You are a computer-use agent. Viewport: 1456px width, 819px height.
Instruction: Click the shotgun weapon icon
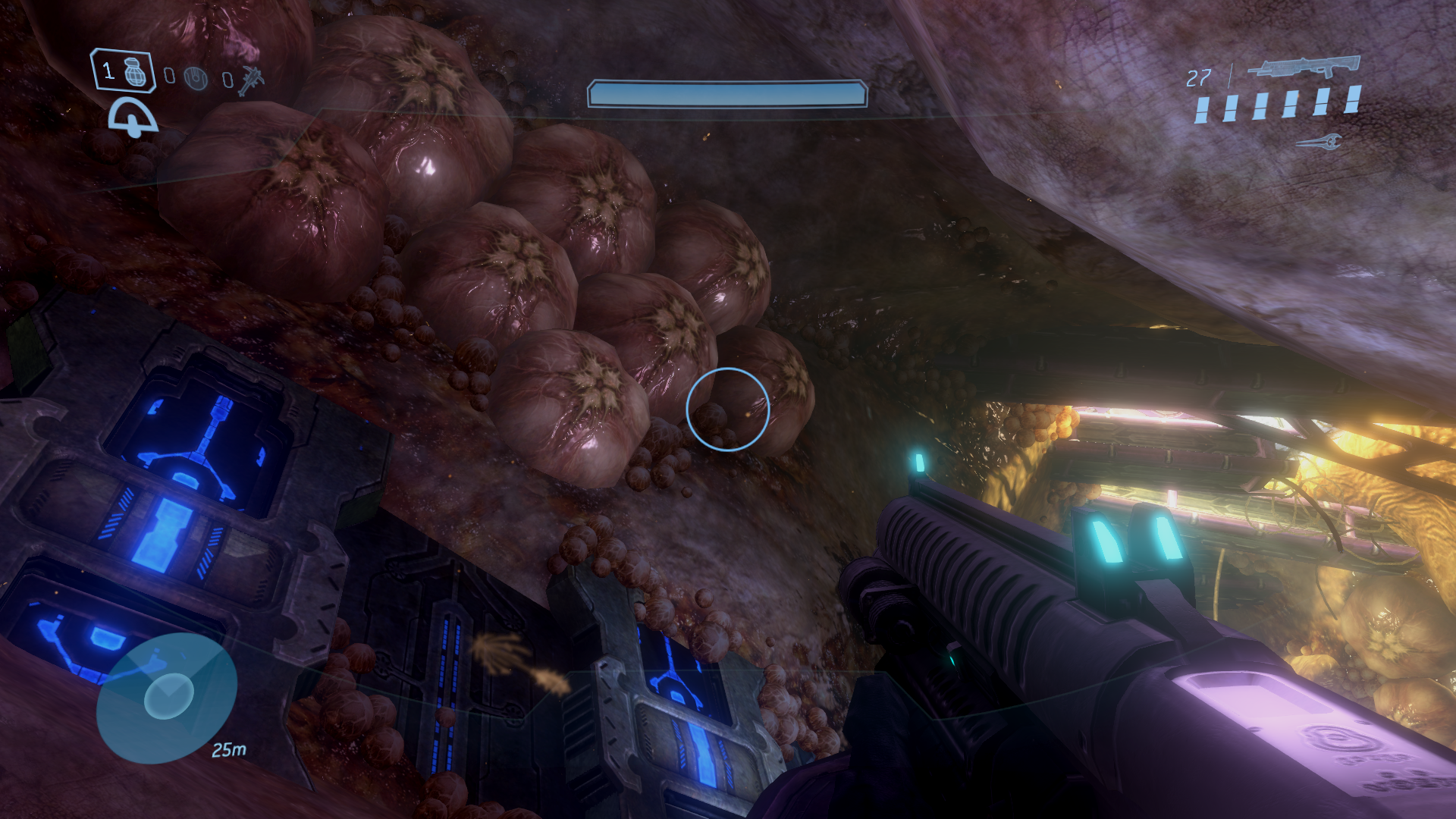tap(1304, 67)
